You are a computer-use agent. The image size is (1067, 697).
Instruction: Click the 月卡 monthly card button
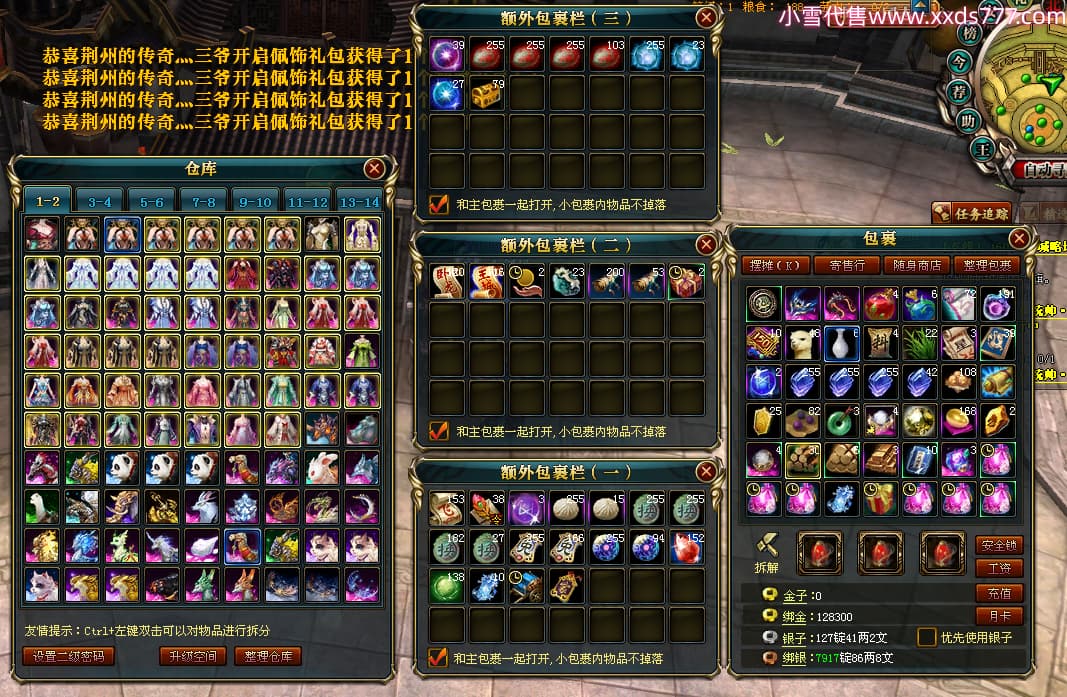[x=999, y=616]
